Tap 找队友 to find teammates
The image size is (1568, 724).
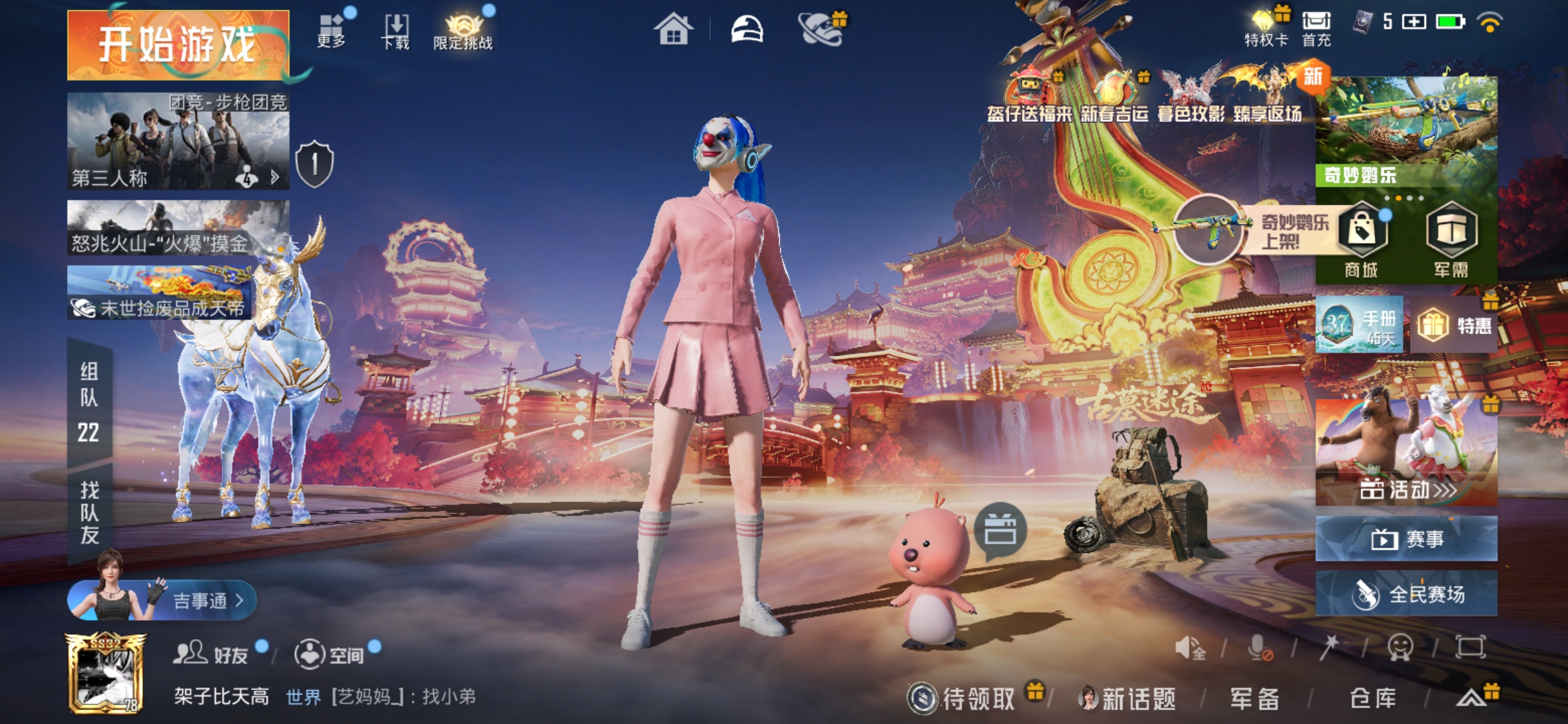pyautogui.click(x=89, y=513)
